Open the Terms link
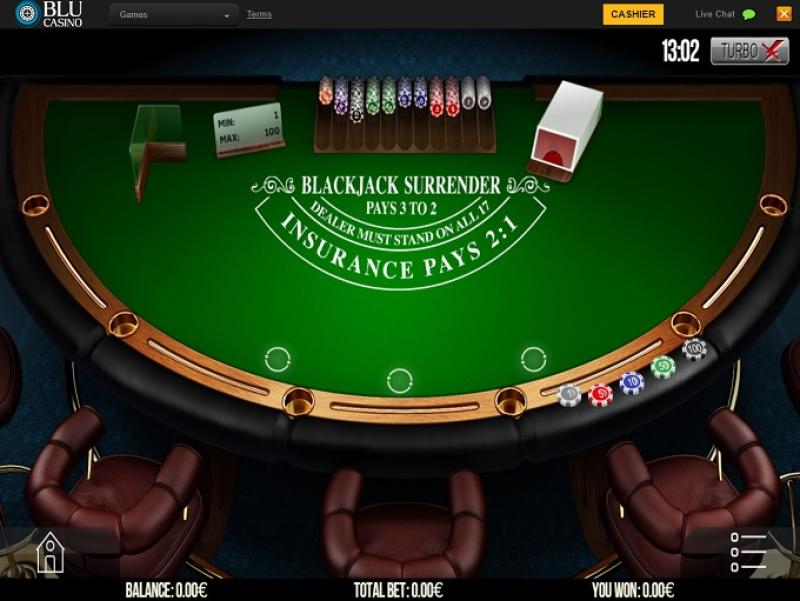Image resolution: width=800 pixels, height=601 pixels. (x=259, y=14)
